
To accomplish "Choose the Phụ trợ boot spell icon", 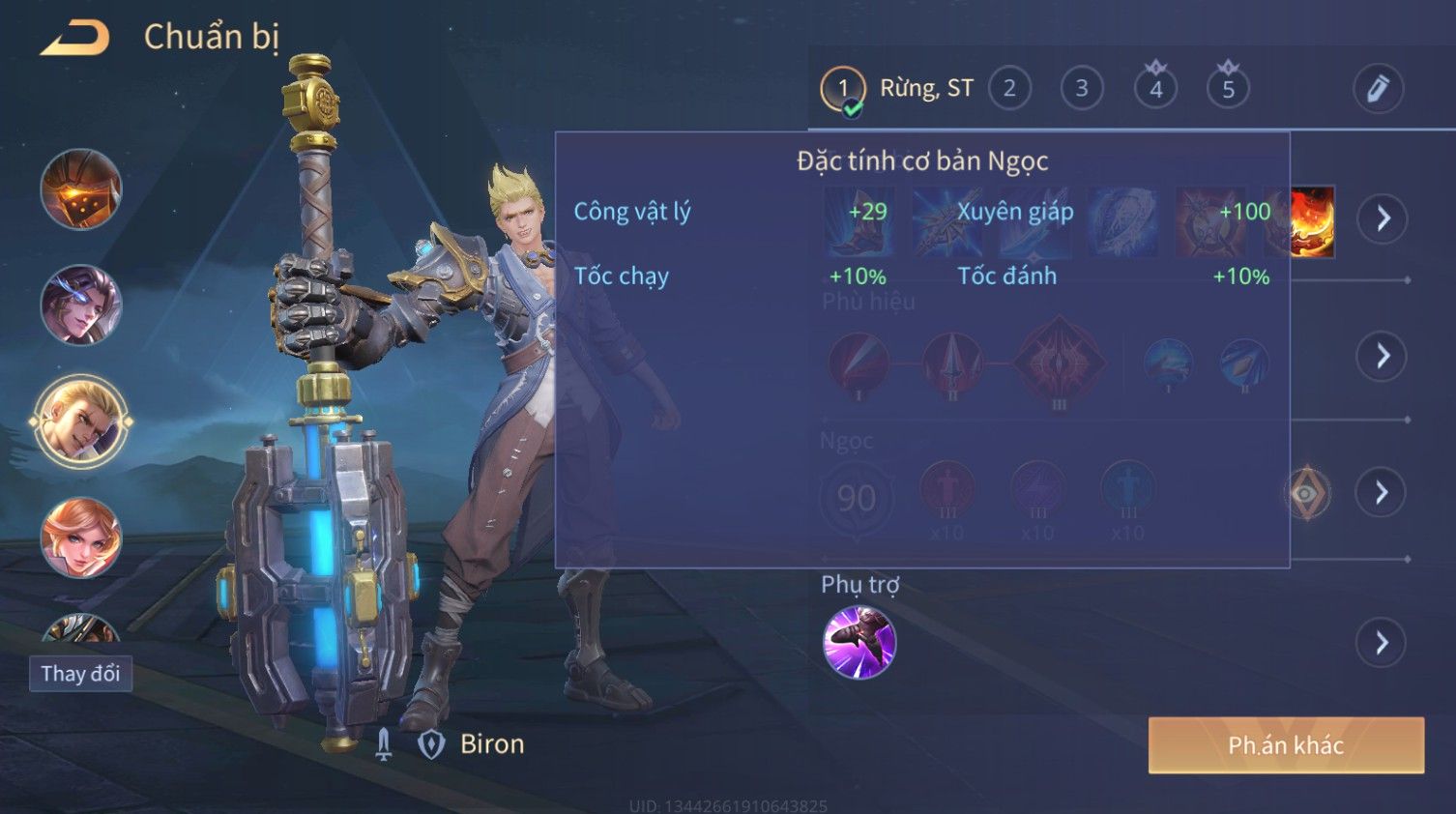I will pos(859,643).
